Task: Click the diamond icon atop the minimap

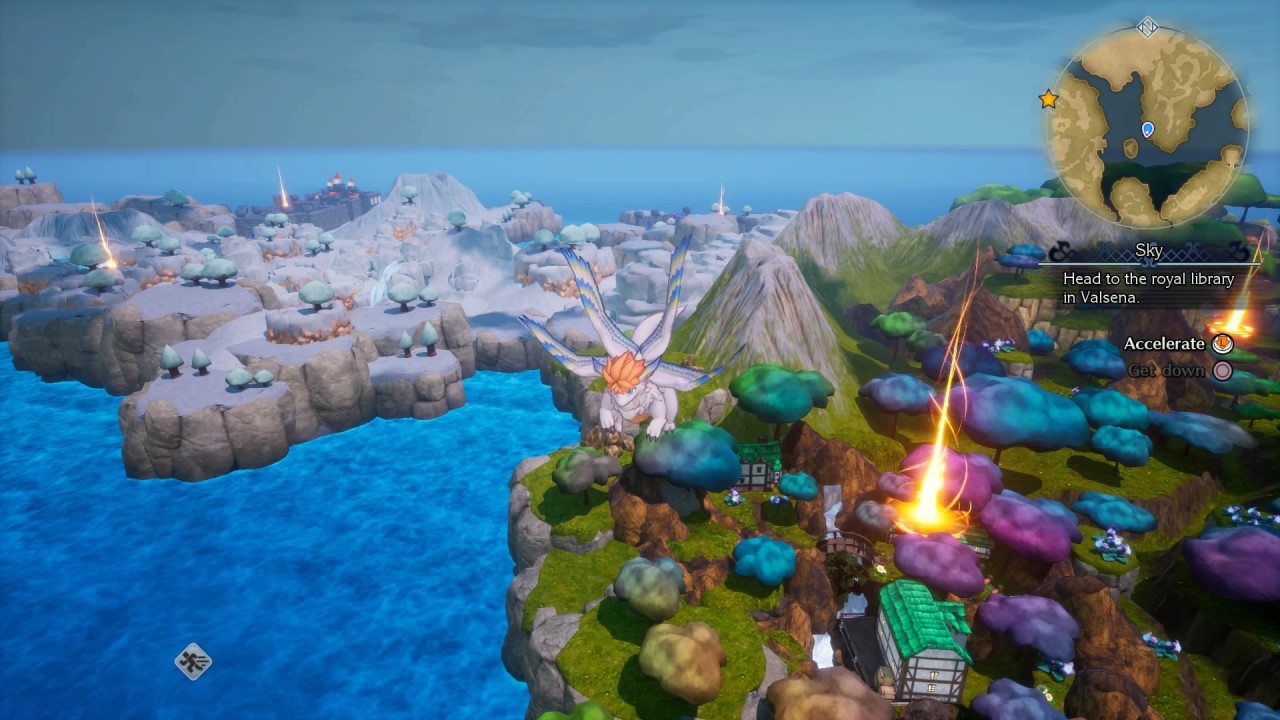Action: [x=1147, y=27]
